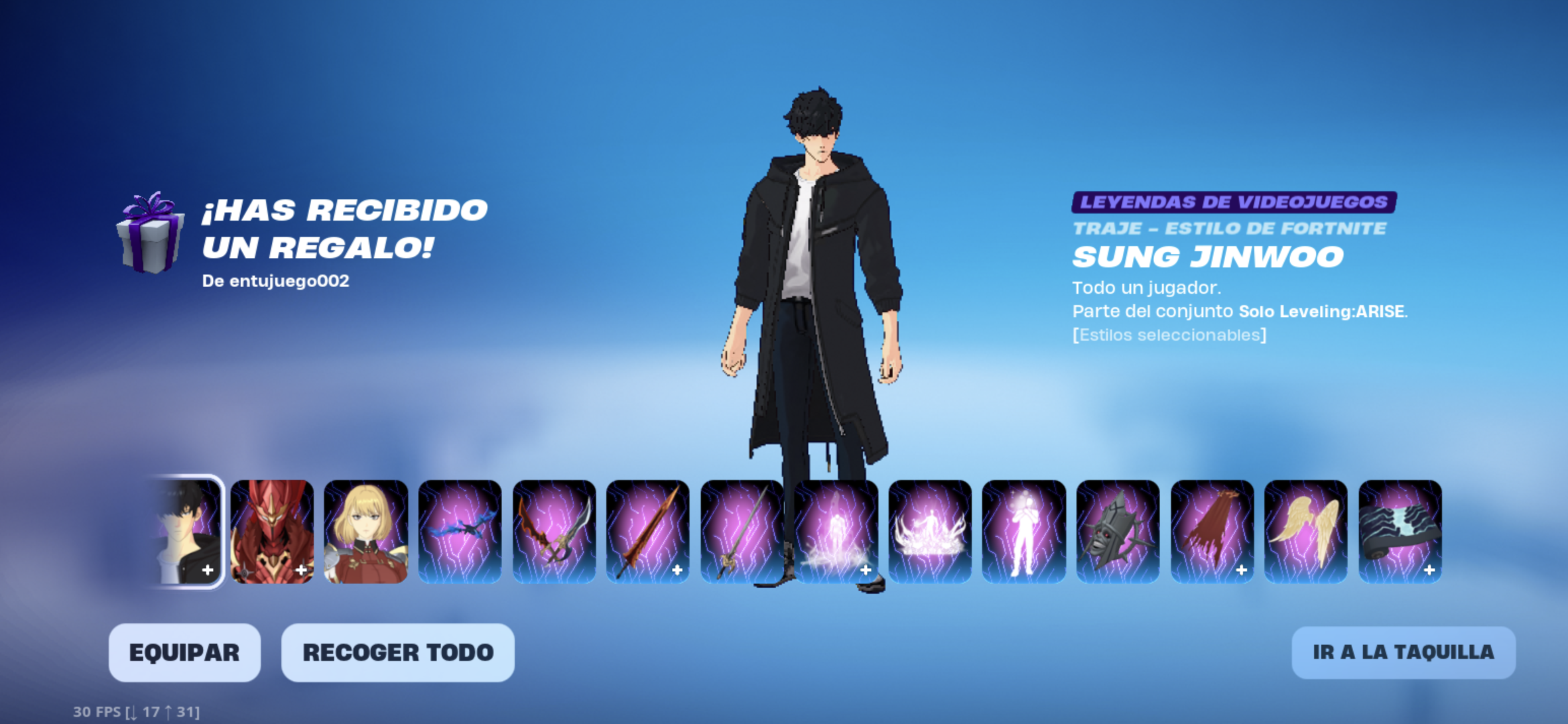Pick the glowing figure in mist emote

836,531
